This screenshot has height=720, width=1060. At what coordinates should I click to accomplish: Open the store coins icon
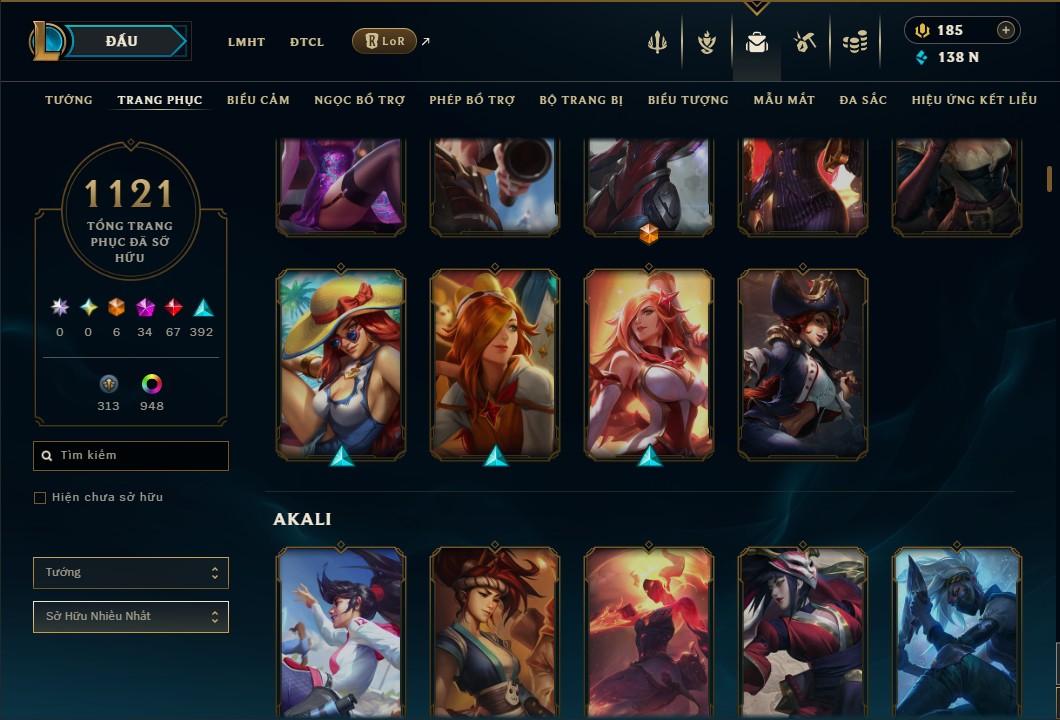[854, 42]
